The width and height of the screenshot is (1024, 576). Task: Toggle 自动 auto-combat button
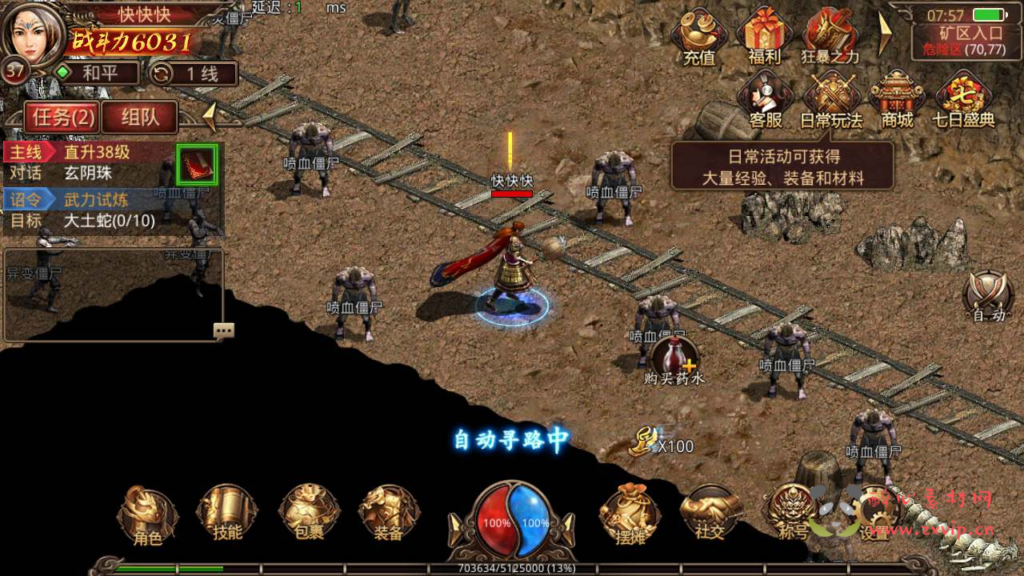(988, 297)
